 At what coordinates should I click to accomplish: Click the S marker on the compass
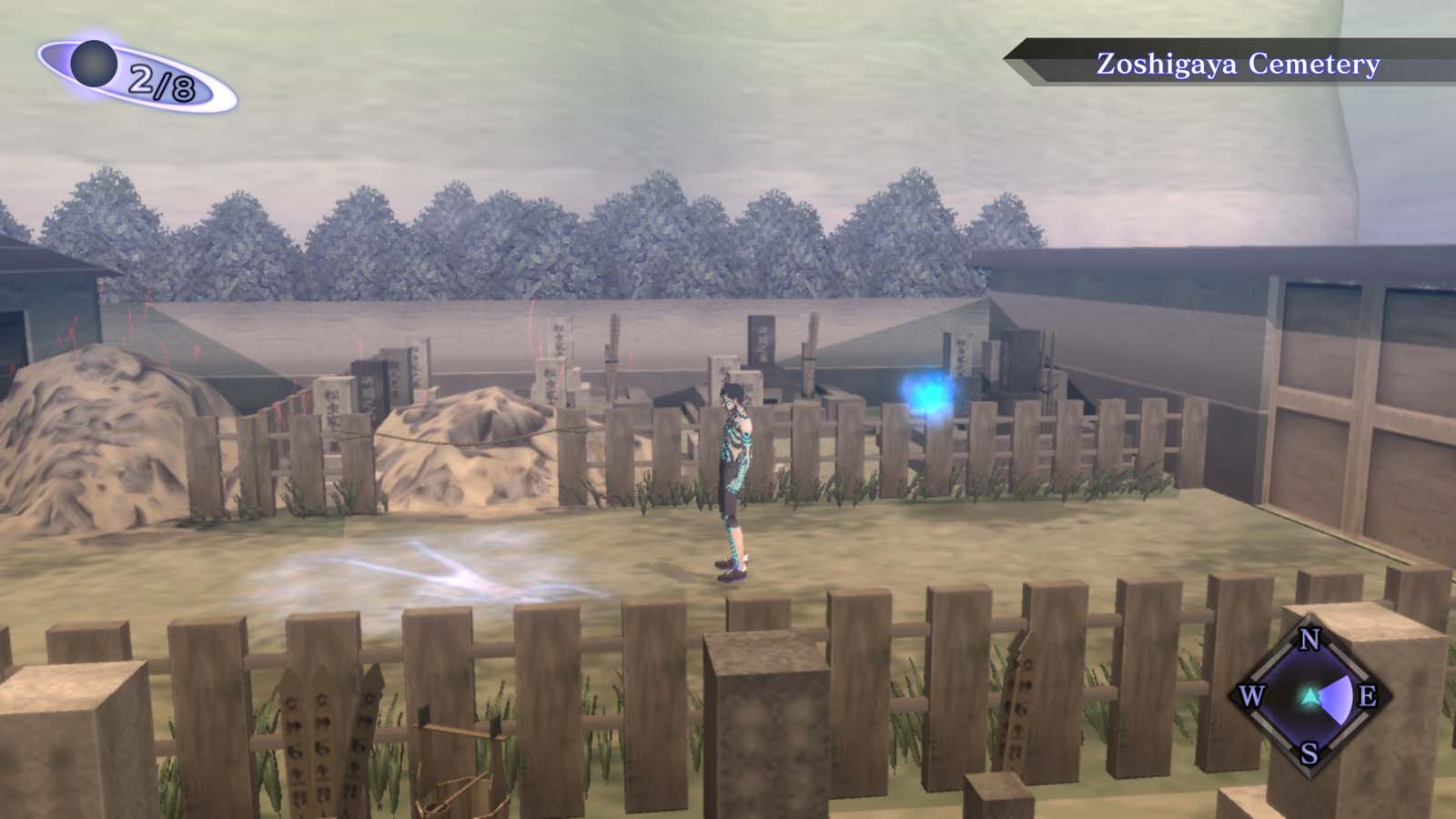click(x=1309, y=753)
